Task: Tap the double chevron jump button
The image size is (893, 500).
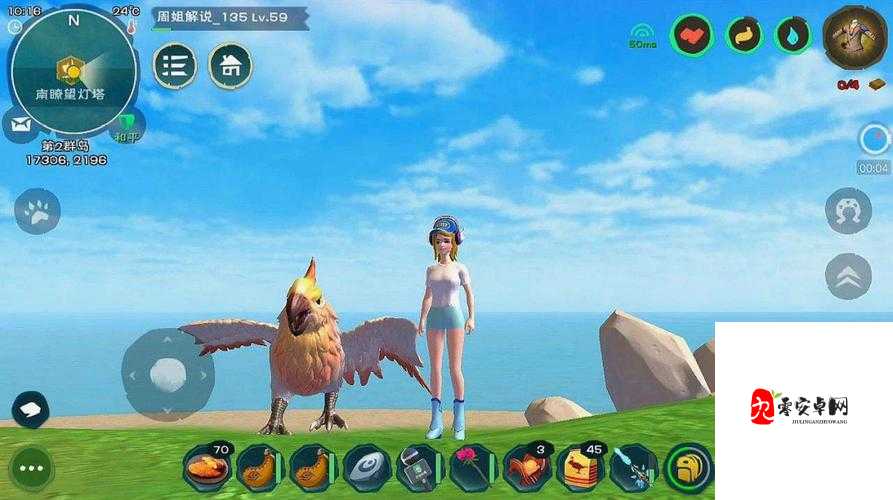Action: [x=848, y=276]
